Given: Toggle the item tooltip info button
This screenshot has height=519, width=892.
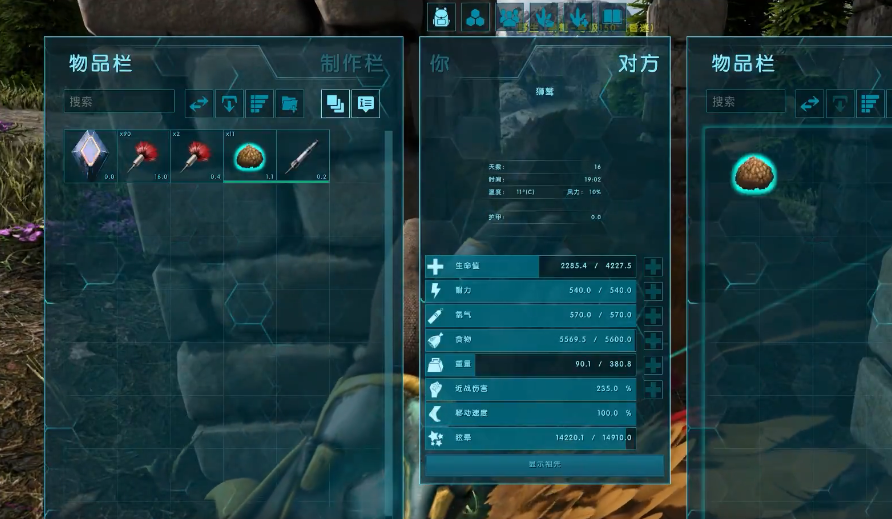Looking at the screenshot, I should [365, 103].
